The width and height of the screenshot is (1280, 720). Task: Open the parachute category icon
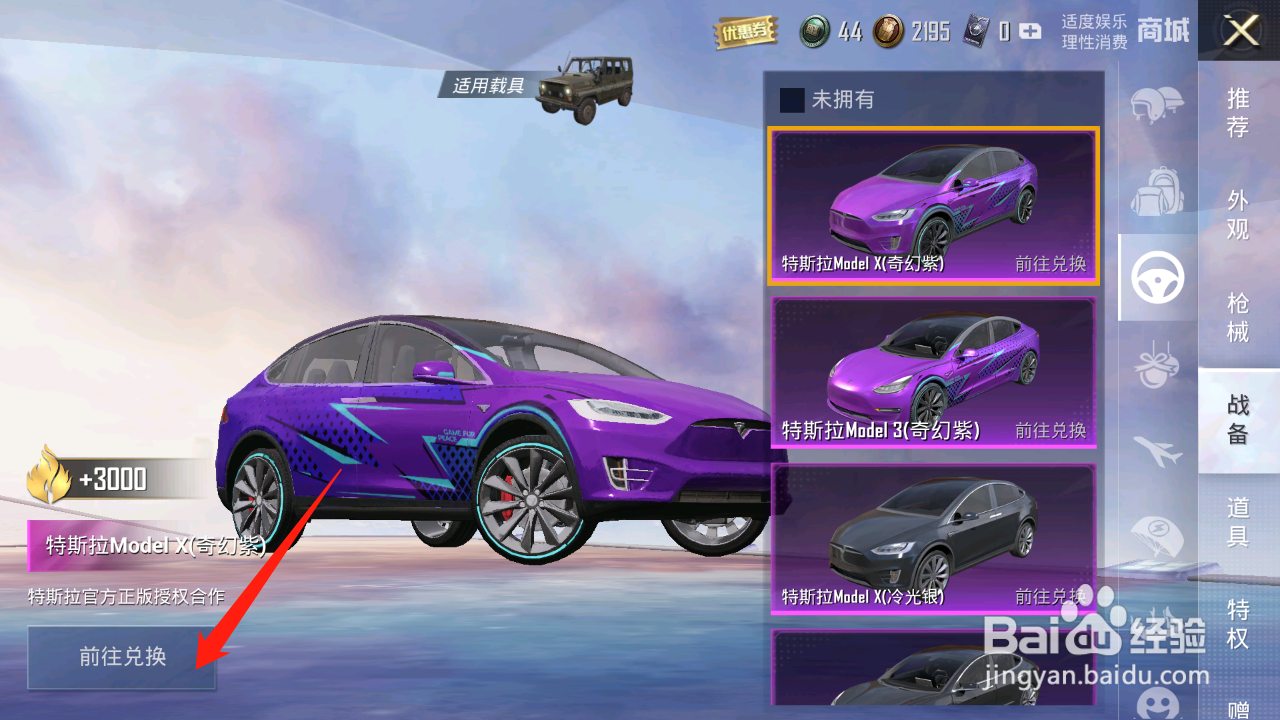click(1157, 537)
